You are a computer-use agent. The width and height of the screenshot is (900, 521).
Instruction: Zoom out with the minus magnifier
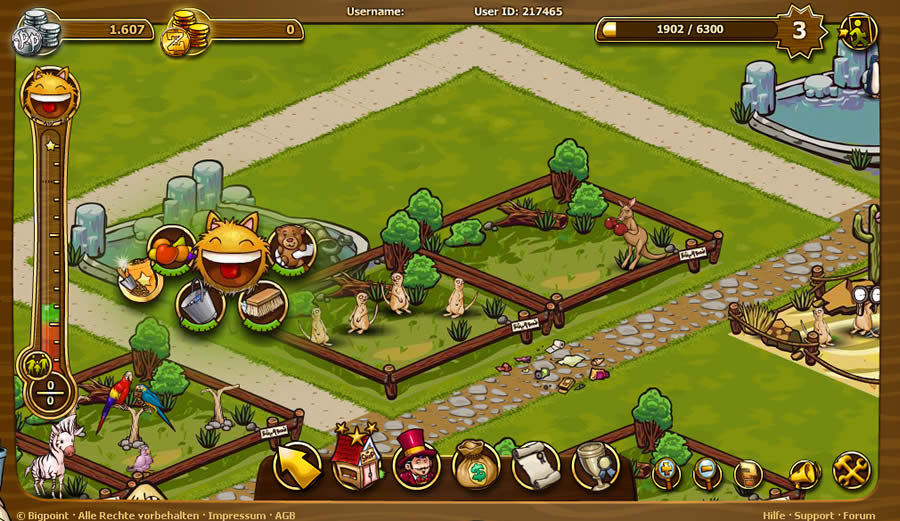(x=707, y=474)
